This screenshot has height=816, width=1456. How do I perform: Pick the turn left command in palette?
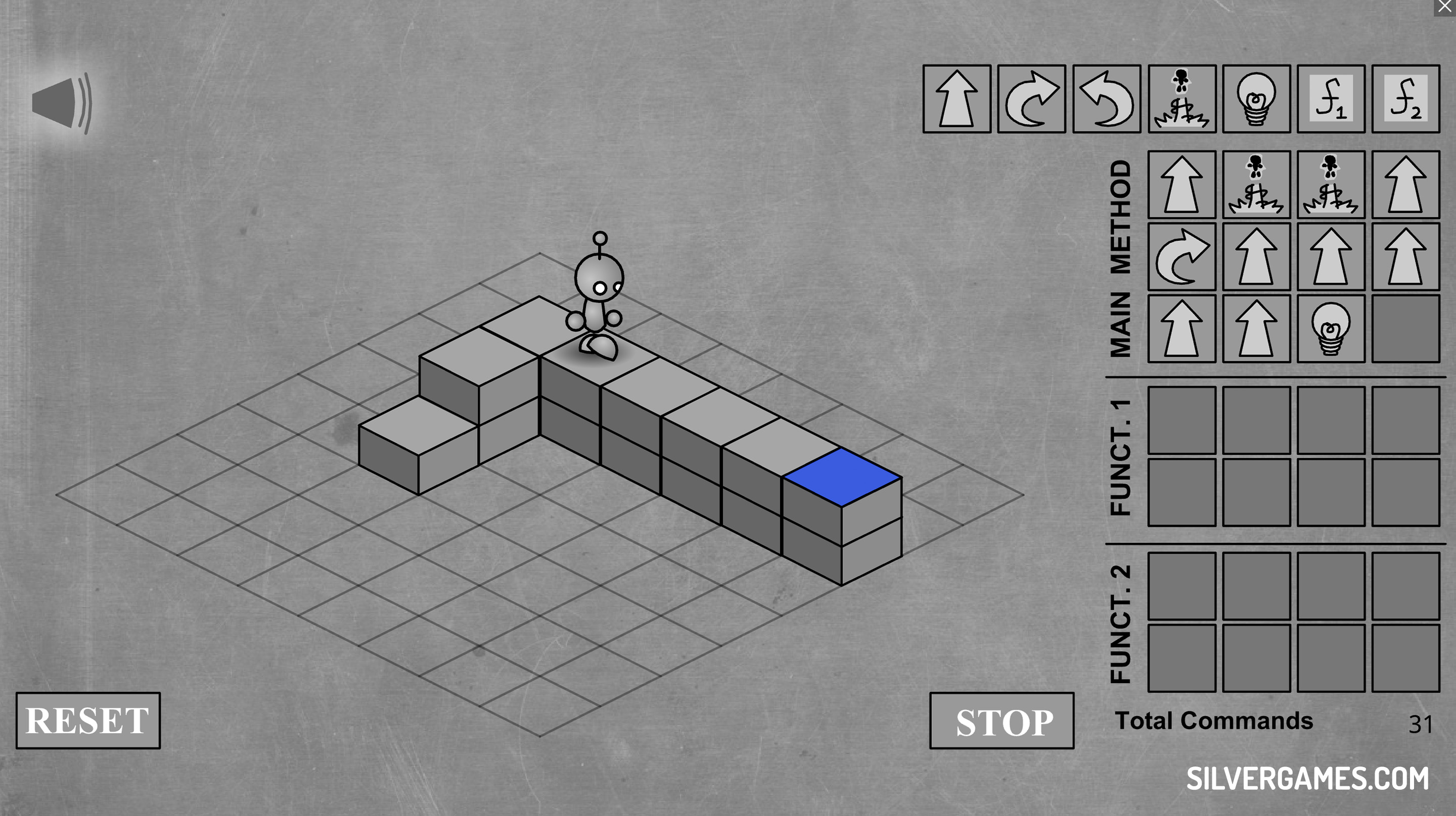click(x=1106, y=99)
